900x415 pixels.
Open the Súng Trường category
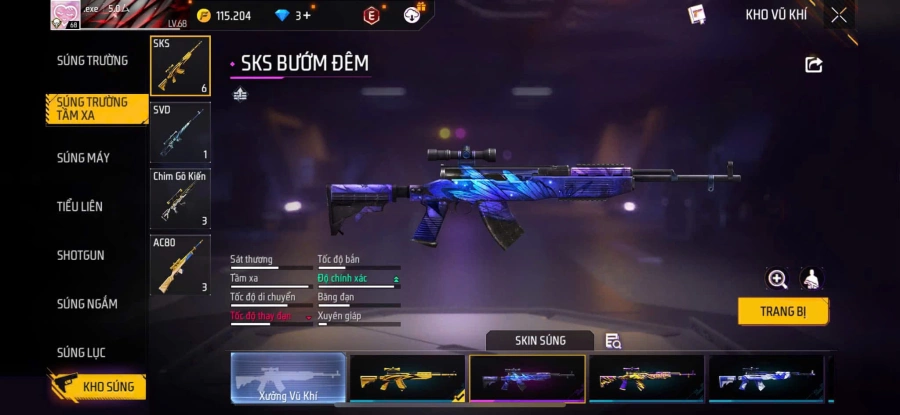pos(92,61)
